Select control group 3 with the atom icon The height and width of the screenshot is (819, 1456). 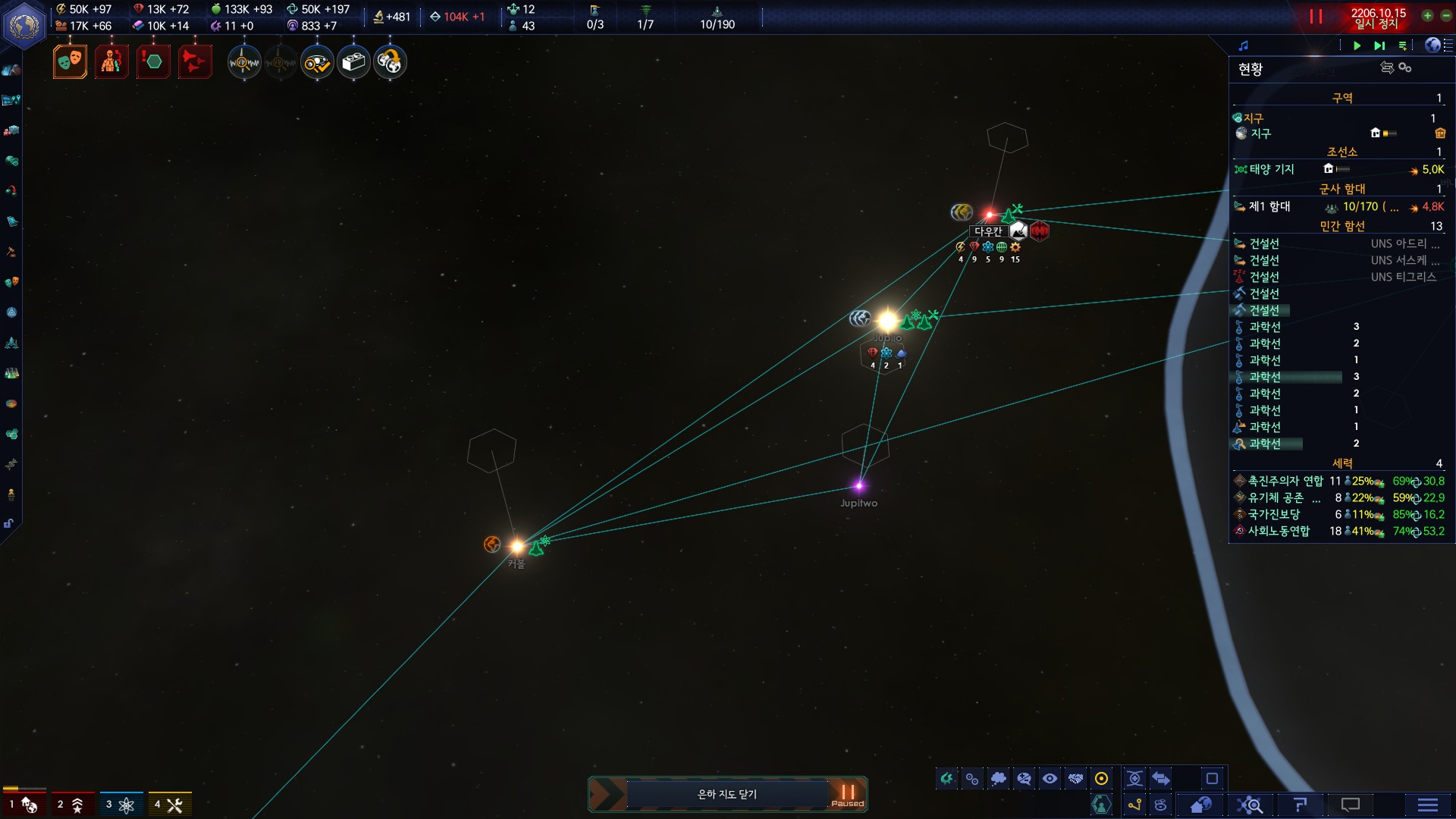click(x=120, y=804)
